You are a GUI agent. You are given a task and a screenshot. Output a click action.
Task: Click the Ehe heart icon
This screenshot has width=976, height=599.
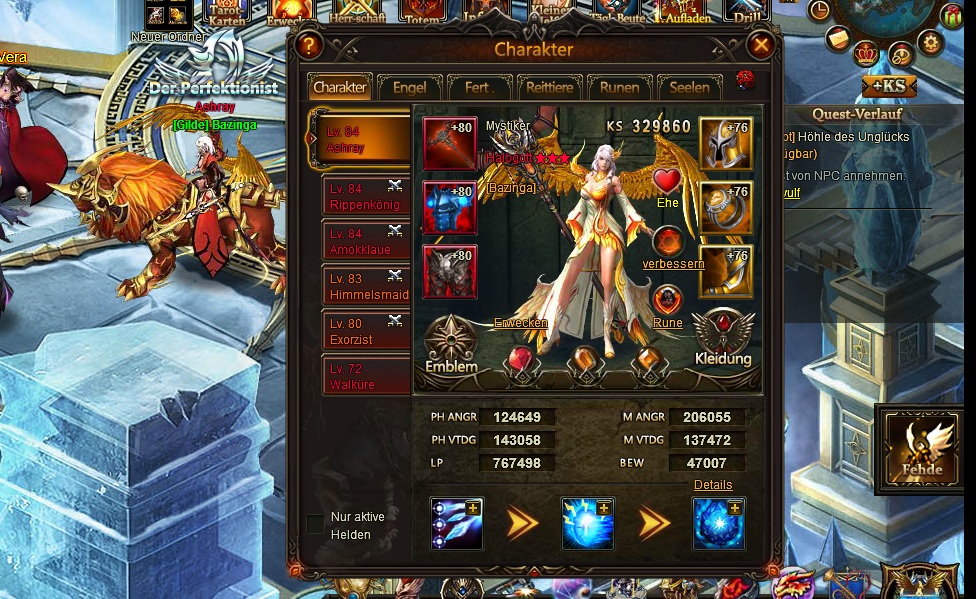click(667, 182)
